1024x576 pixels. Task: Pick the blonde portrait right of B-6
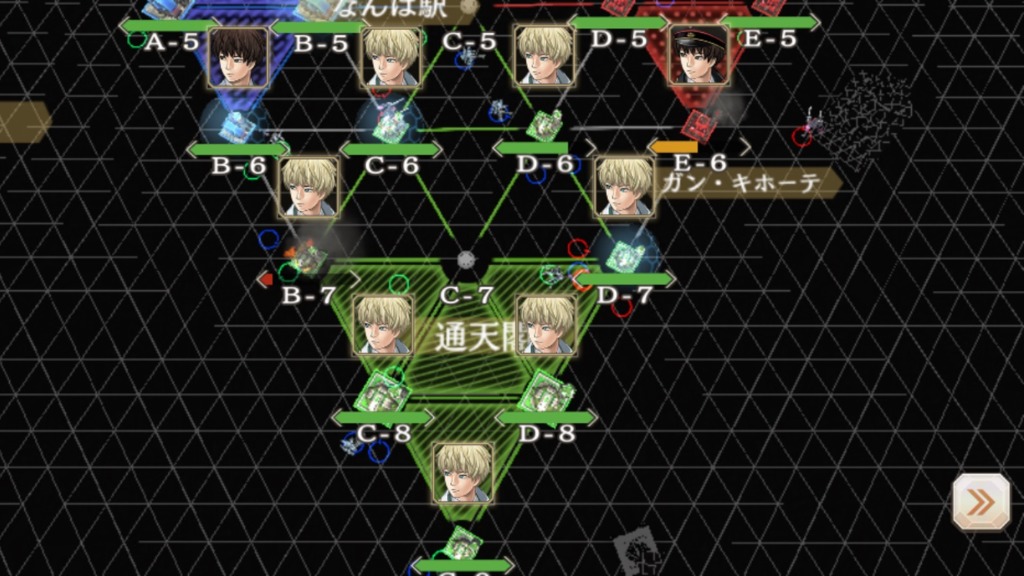click(x=309, y=187)
